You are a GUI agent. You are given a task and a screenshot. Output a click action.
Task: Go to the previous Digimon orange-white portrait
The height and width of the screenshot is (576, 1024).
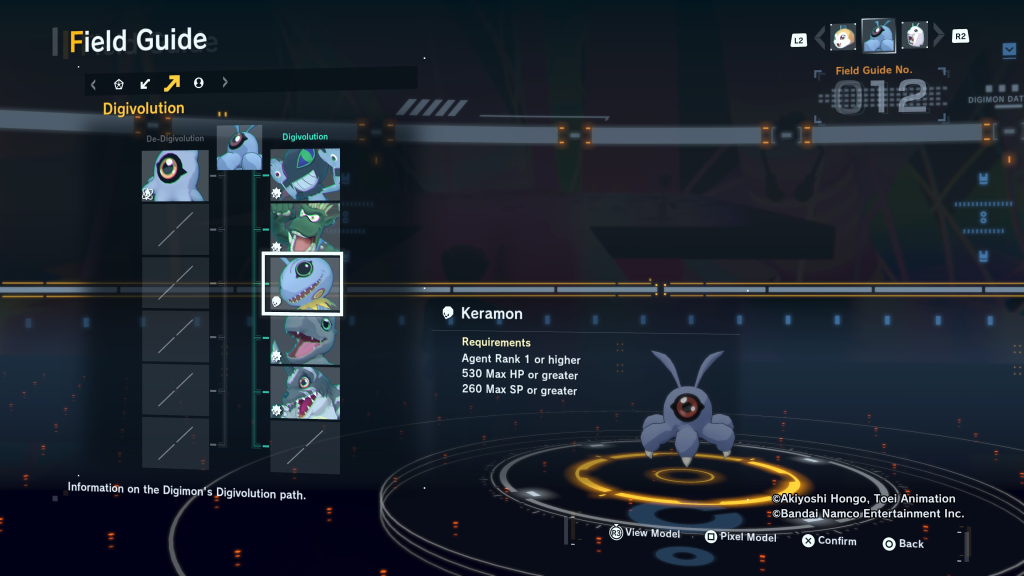[843, 37]
